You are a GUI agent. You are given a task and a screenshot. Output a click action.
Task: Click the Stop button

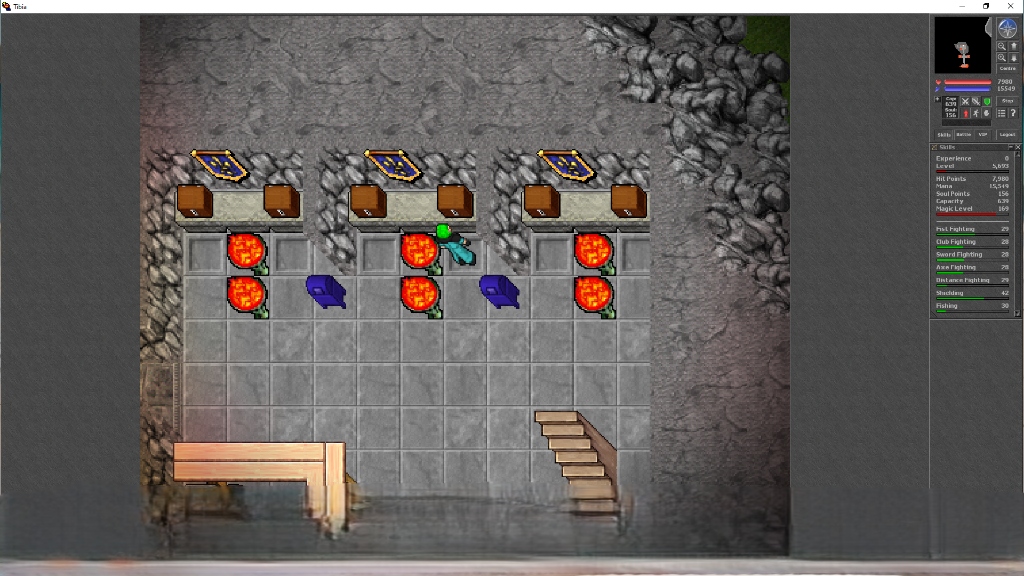(1007, 101)
